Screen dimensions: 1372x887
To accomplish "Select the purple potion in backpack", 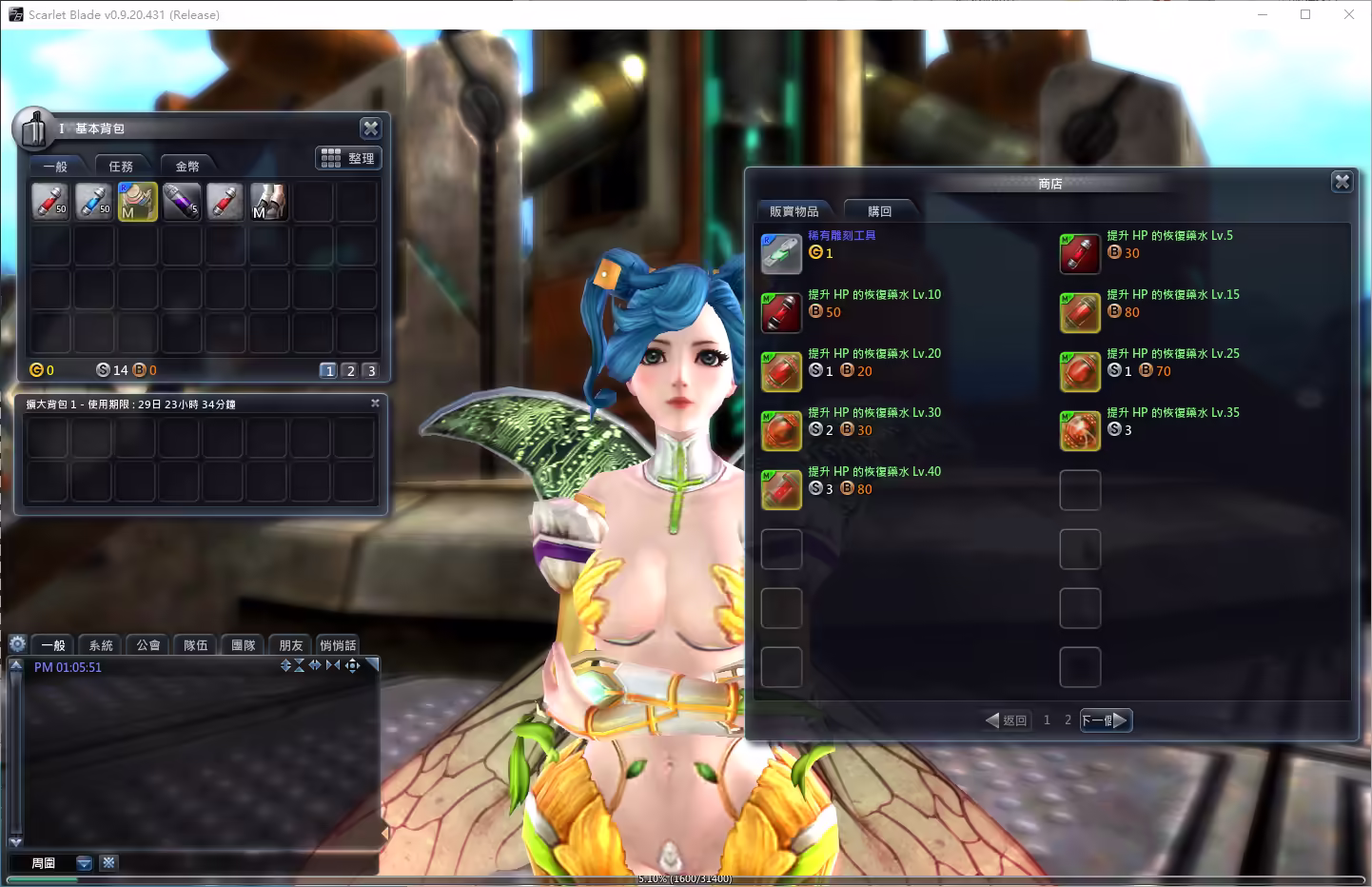I will (181, 202).
